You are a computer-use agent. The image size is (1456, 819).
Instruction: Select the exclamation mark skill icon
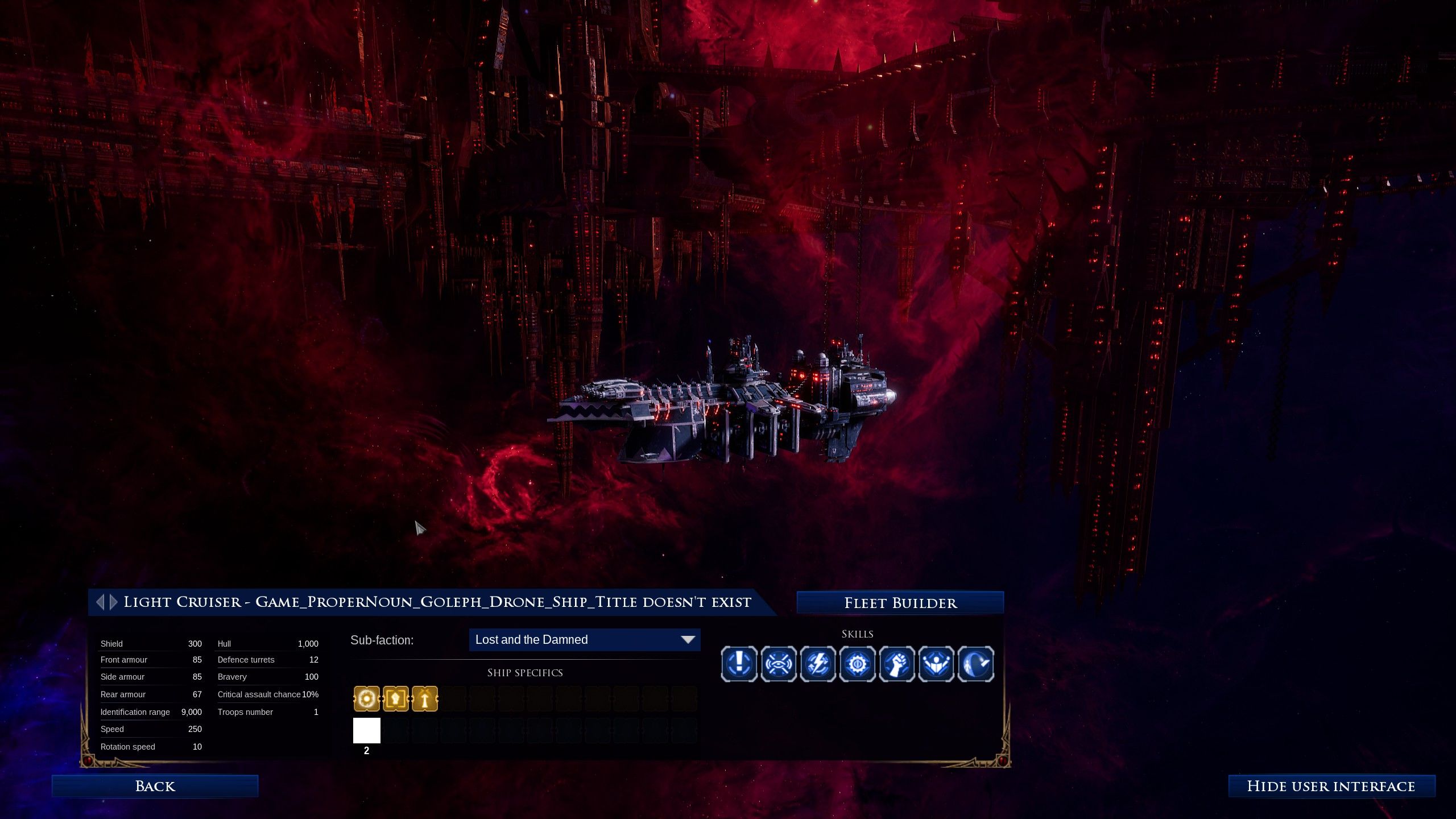click(739, 663)
